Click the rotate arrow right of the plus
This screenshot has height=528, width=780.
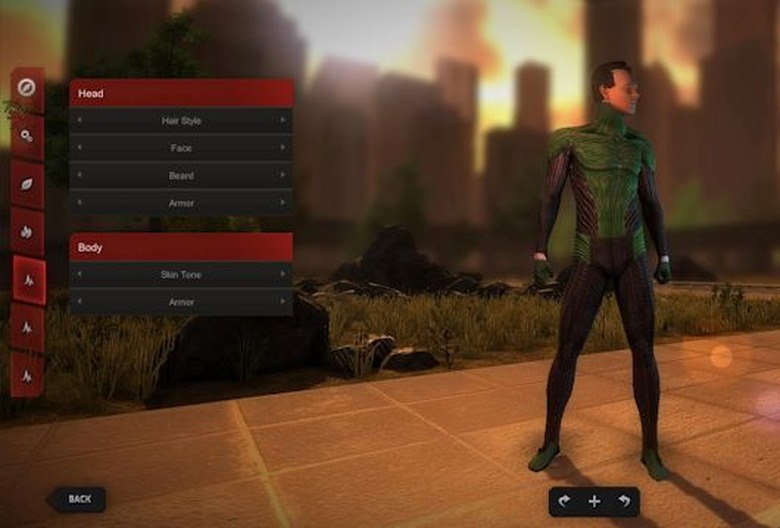625,501
